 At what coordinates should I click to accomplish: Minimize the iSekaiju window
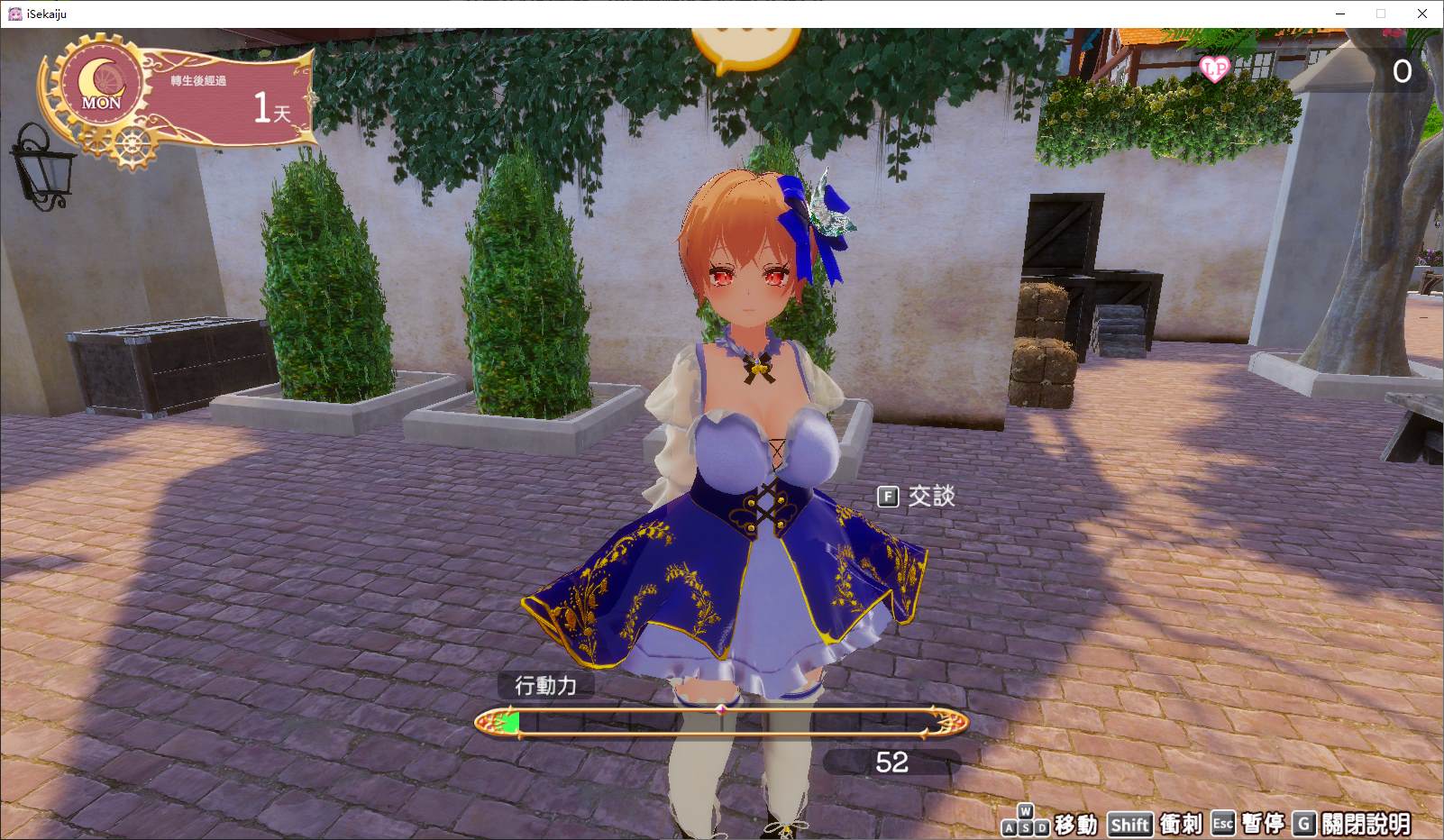pos(1340,14)
